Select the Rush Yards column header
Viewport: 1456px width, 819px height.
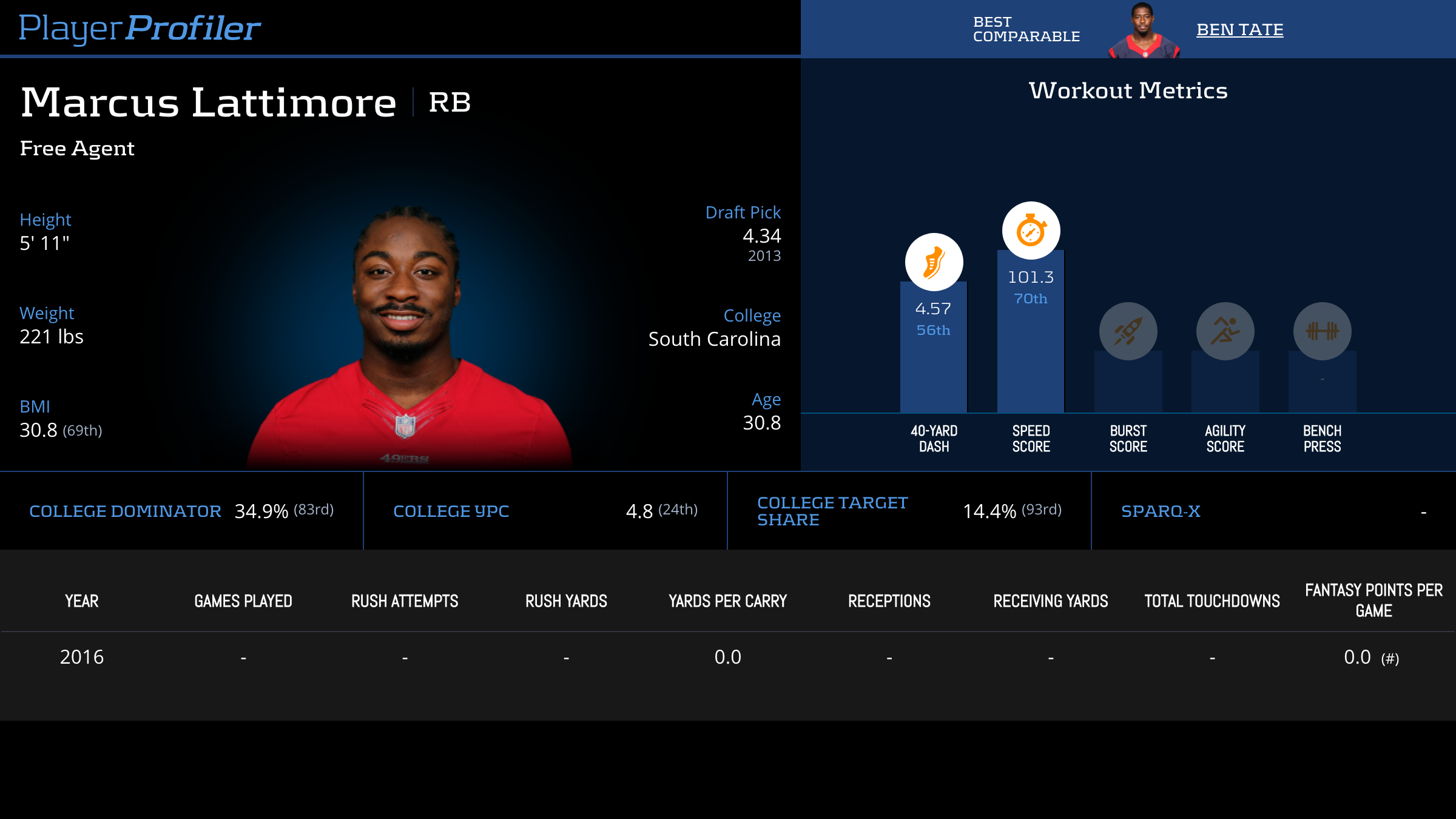point(566,601)
